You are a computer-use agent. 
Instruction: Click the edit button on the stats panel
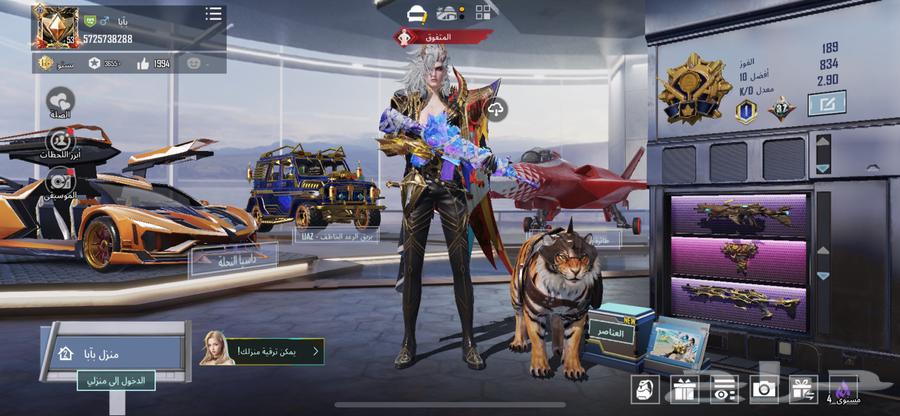(826, 102)
